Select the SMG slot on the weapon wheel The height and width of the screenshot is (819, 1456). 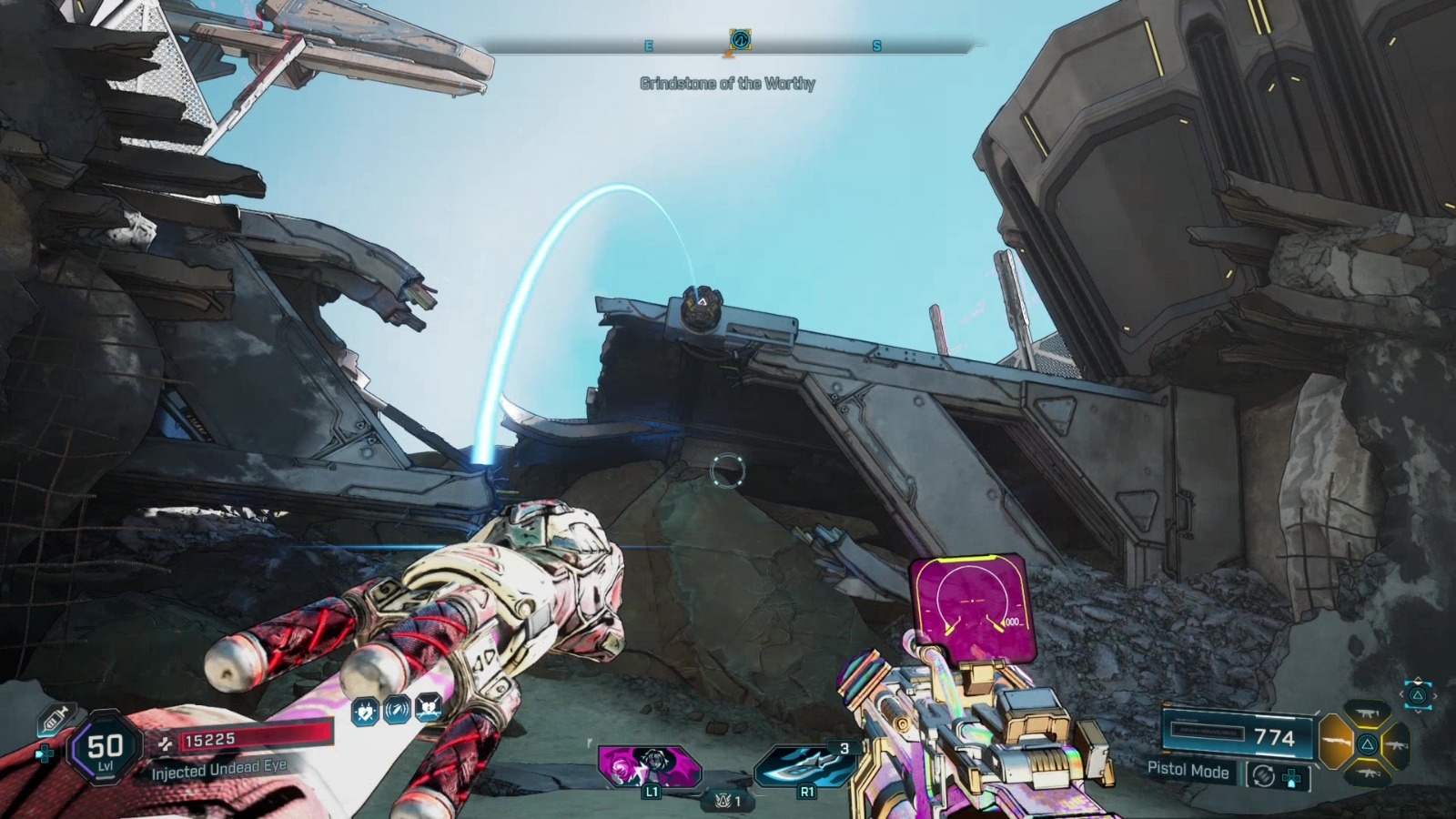[1367, 713]
